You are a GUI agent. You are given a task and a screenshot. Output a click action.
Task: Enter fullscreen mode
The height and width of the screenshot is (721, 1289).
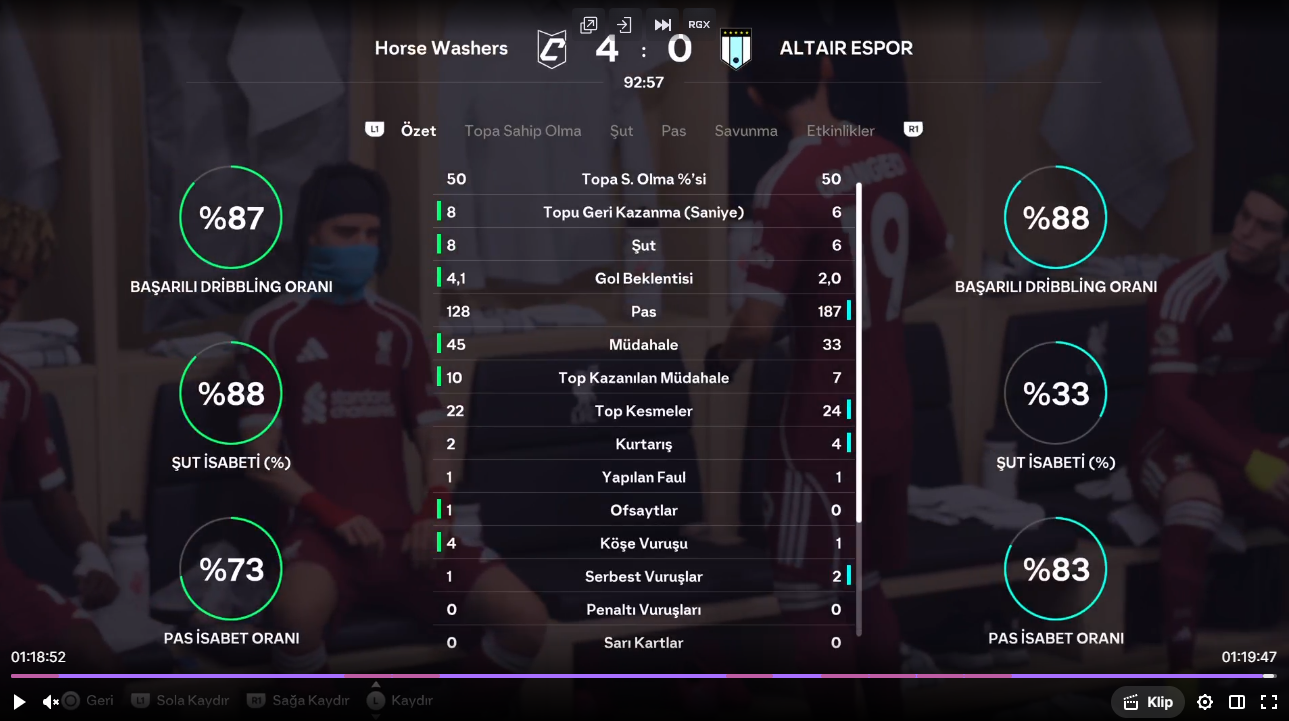[1268, 702]
